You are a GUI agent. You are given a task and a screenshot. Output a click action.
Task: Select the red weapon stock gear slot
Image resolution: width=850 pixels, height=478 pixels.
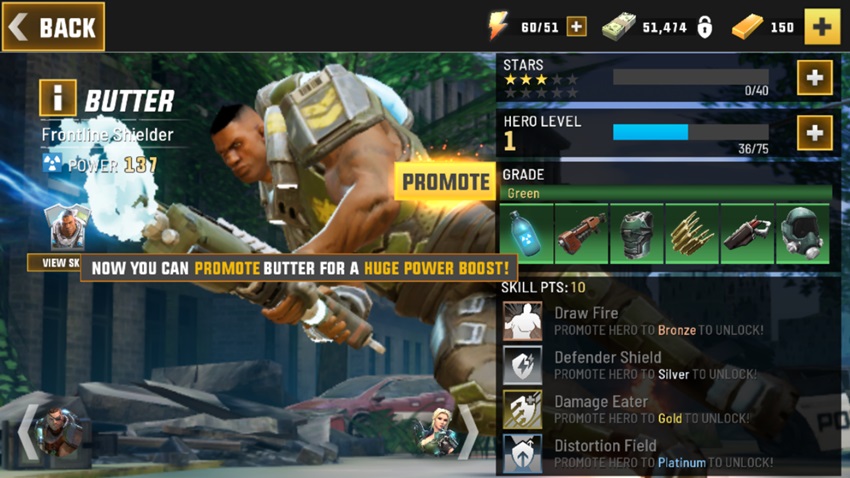pyautogui.click(x=581, y=234)
